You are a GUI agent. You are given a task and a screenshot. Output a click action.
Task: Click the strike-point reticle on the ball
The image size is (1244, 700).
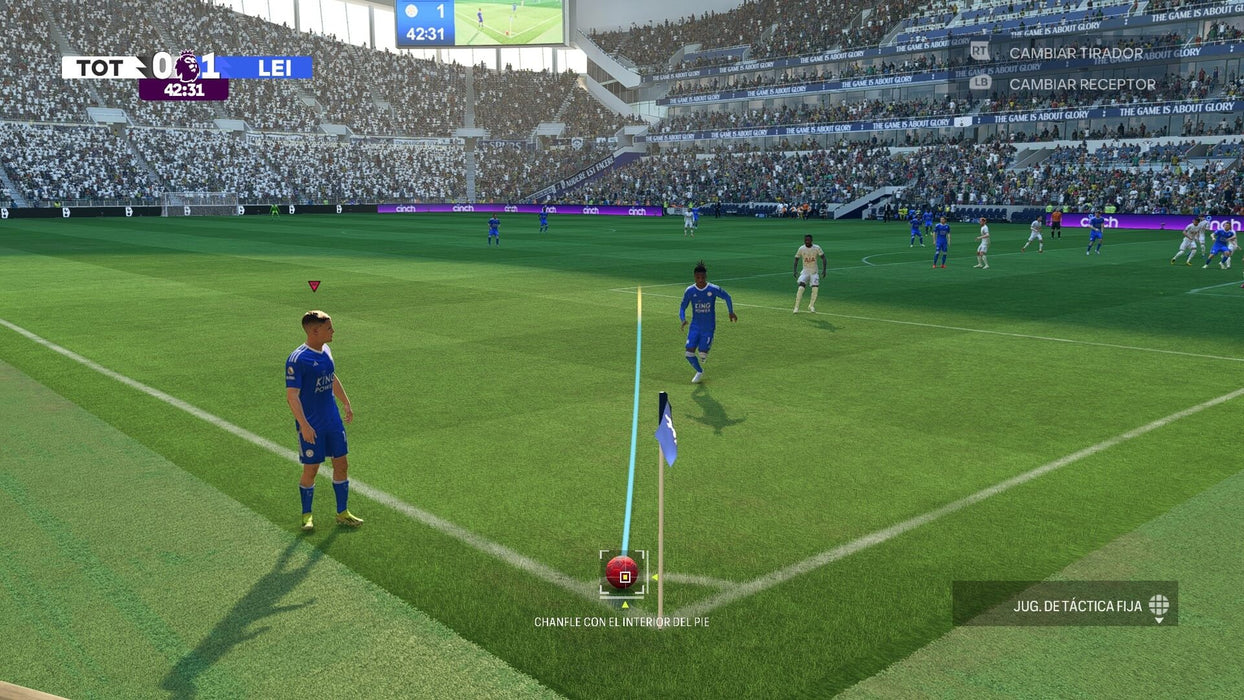click(624, 575)
